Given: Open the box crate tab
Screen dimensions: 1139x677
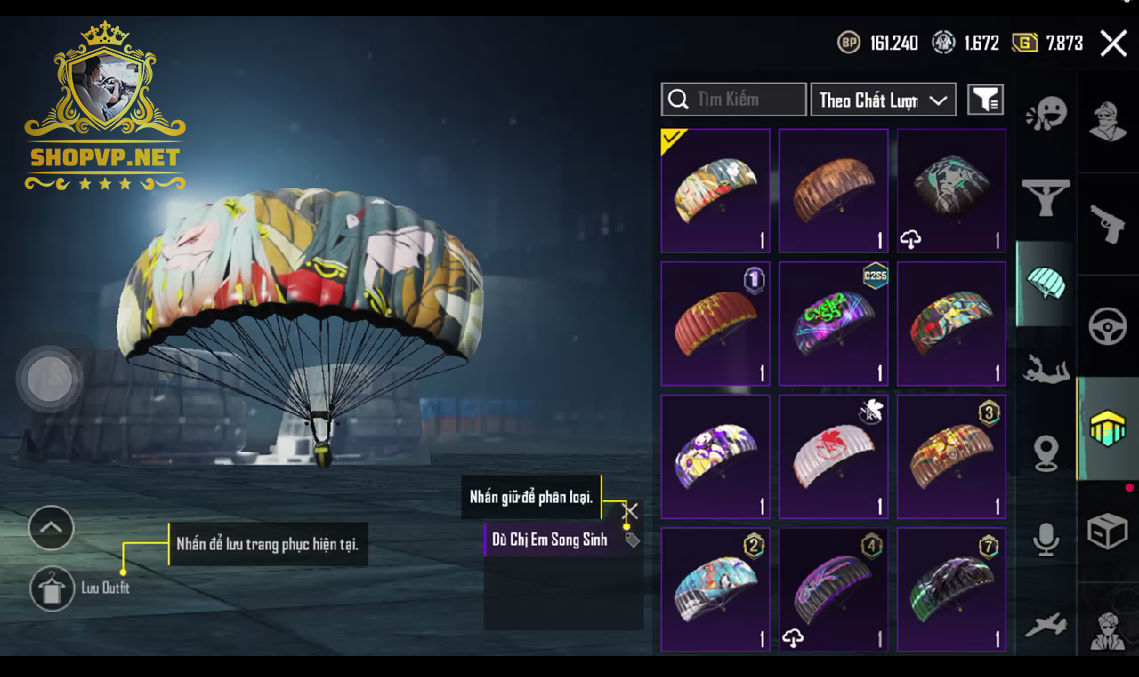Looking at the screenshot, I should (1108, 531).
